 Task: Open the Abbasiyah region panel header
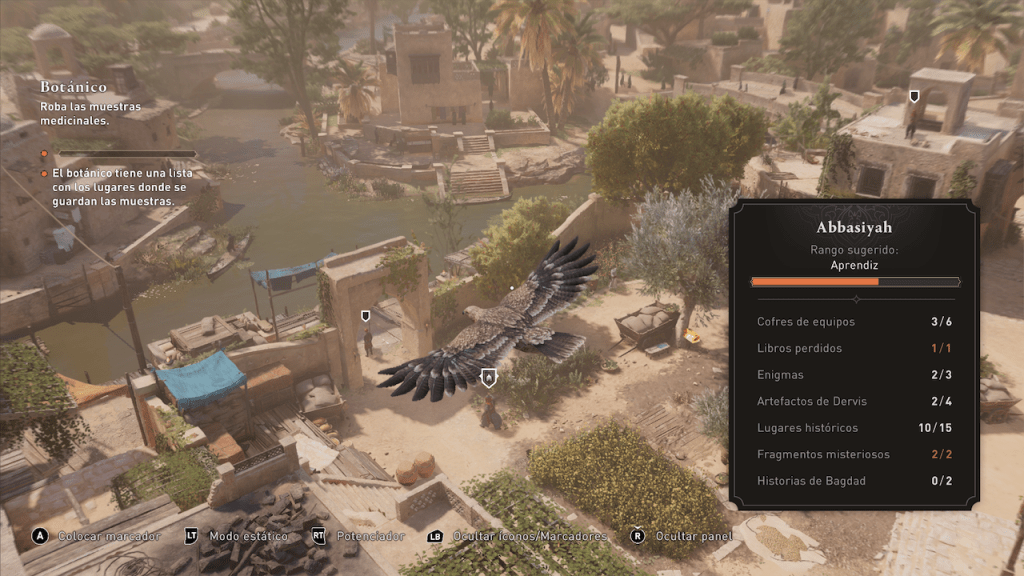853,227
